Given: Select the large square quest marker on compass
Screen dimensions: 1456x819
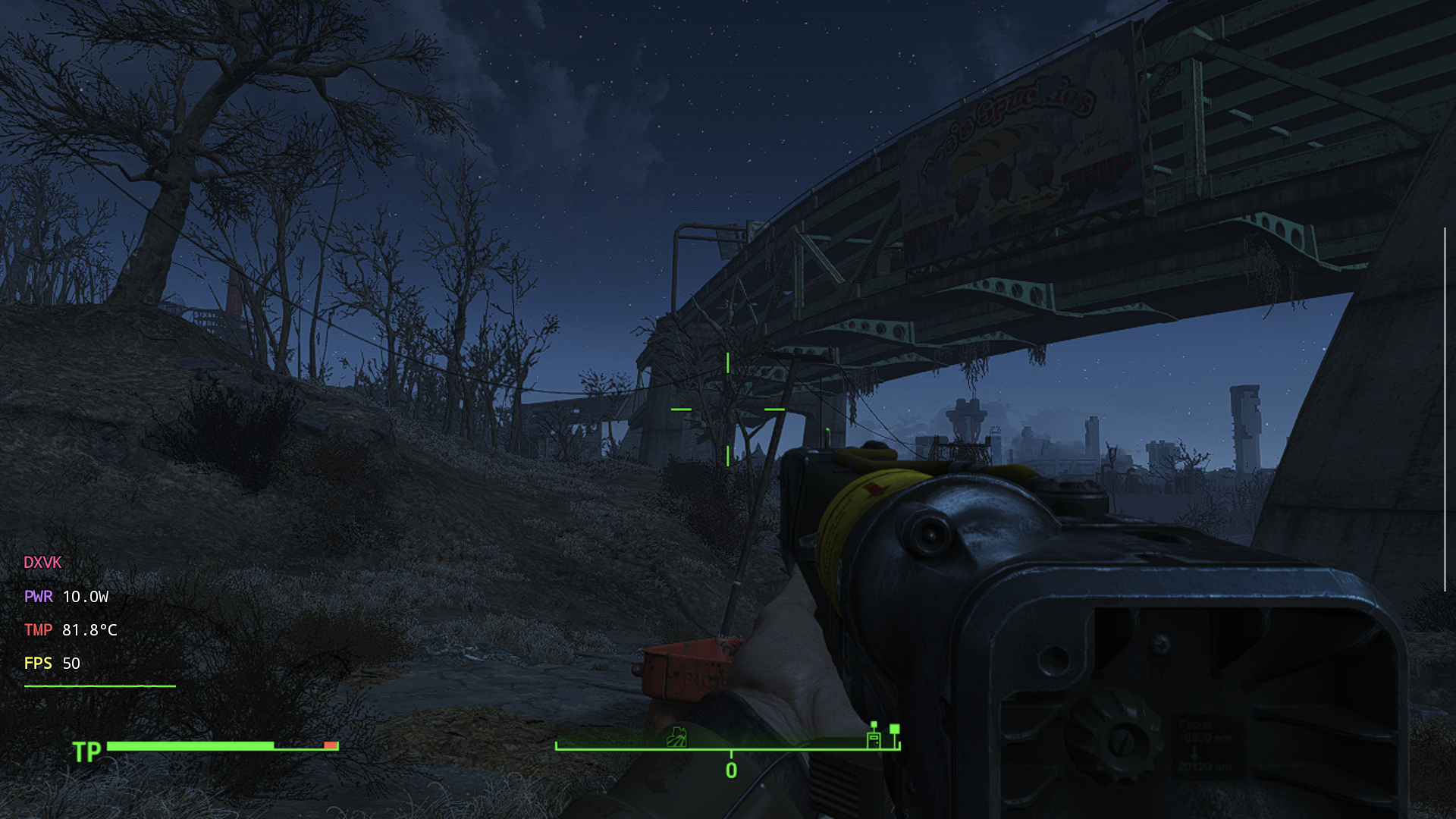Looking at the screenshot, I should [895, 730].
